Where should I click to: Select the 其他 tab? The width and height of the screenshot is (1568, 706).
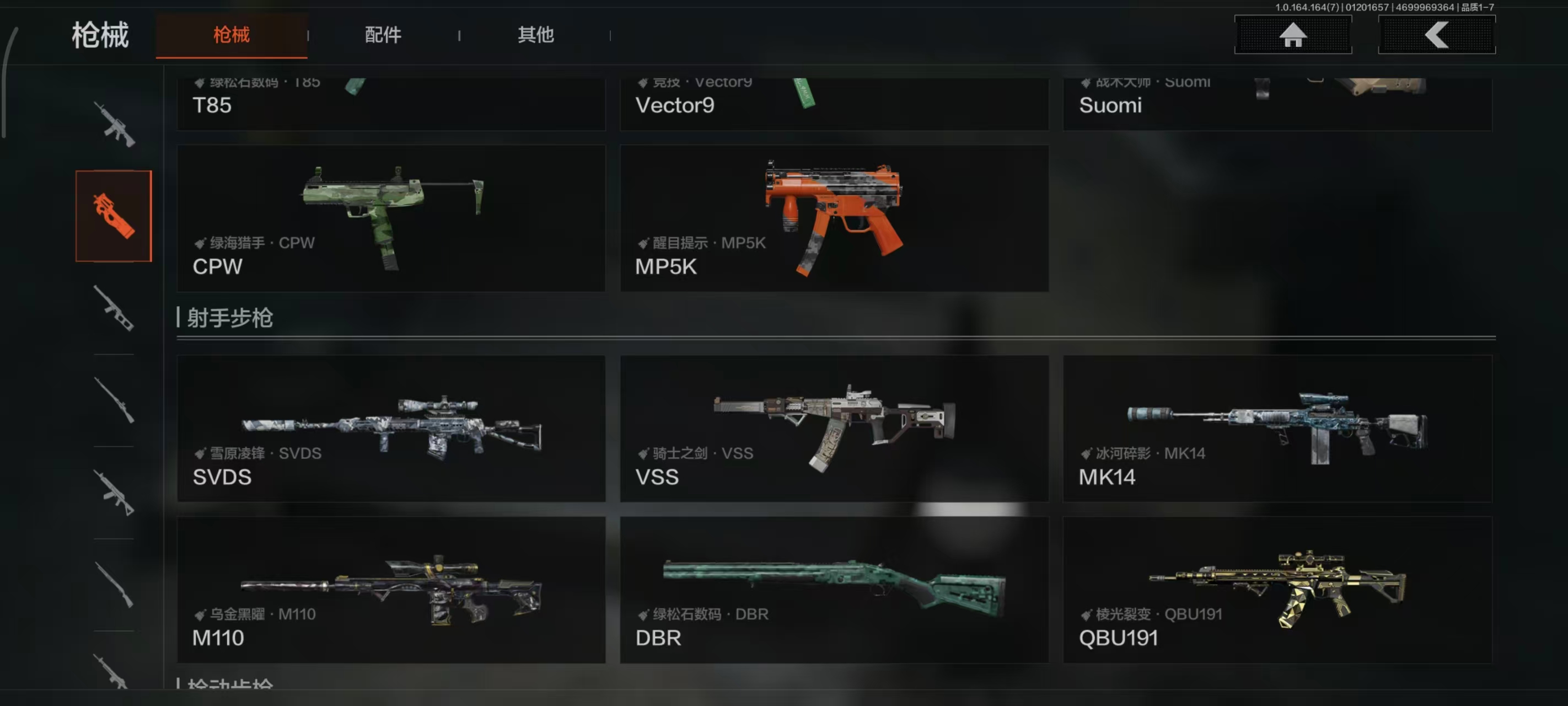tap(535, 35)
